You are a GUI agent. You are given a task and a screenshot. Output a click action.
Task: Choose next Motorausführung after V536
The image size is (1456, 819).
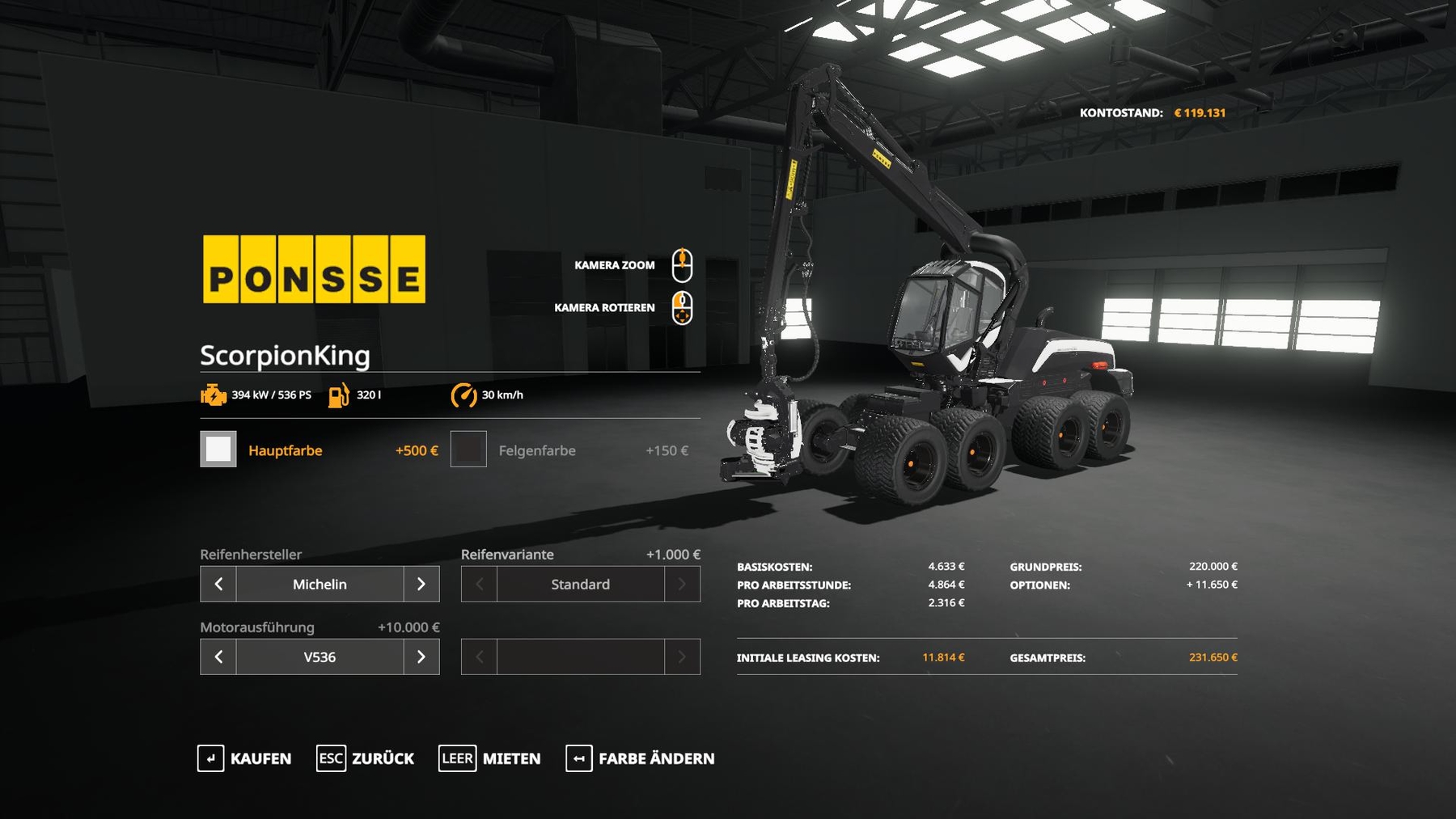(421, 656)
